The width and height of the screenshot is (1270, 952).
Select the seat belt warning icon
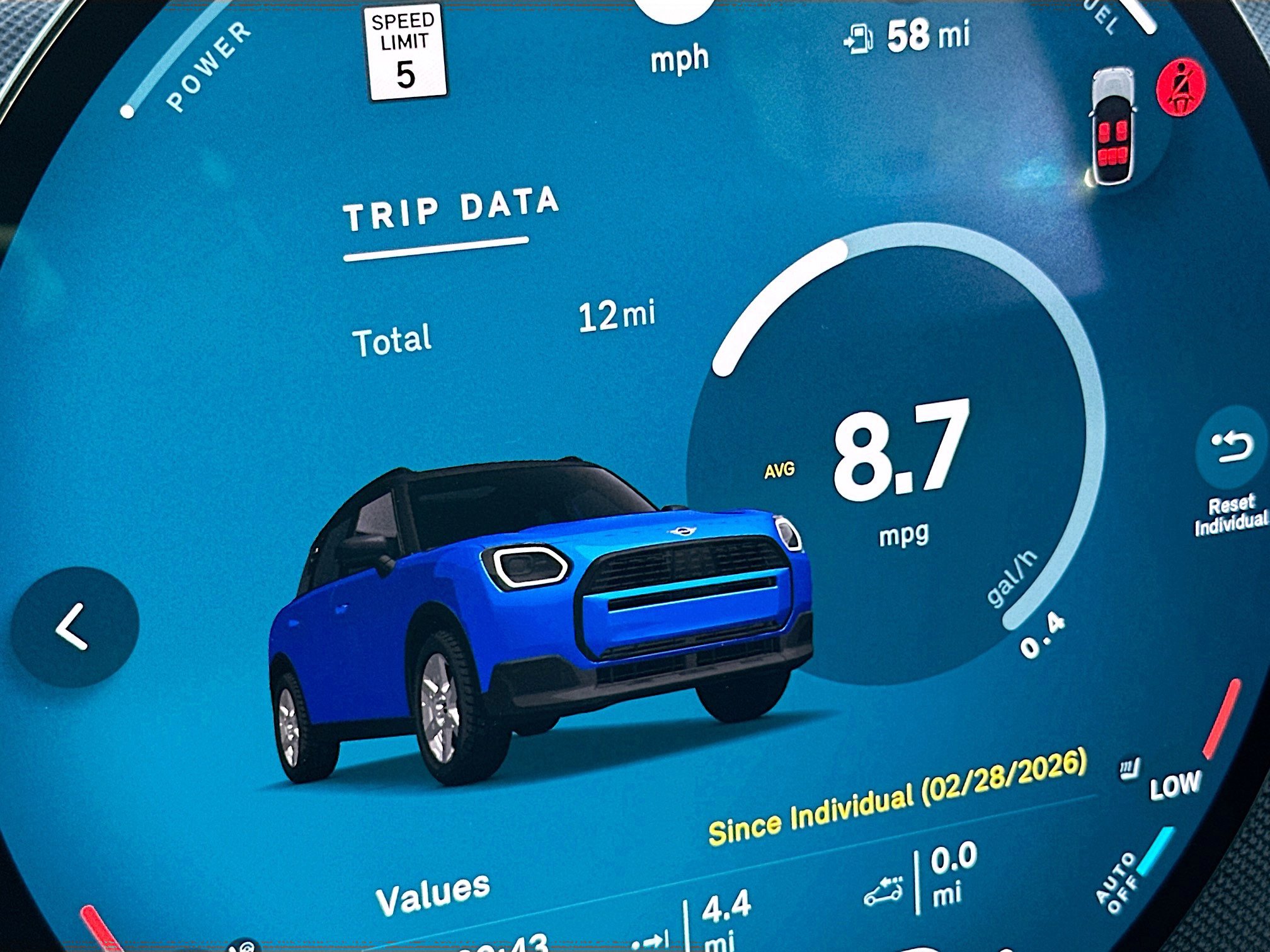pos(1179,87)
